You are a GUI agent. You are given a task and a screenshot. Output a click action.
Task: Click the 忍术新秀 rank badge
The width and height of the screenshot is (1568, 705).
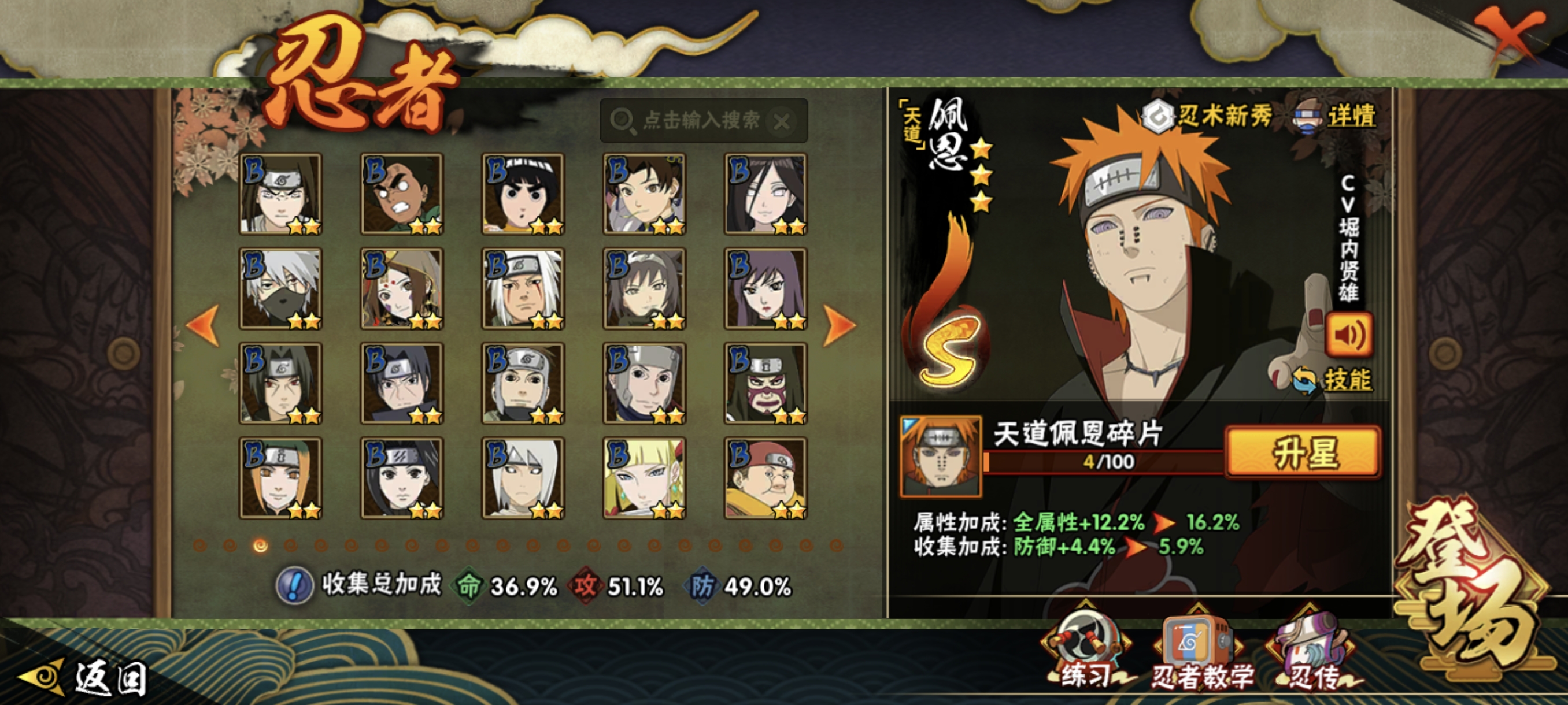(x=1208, y=116)
